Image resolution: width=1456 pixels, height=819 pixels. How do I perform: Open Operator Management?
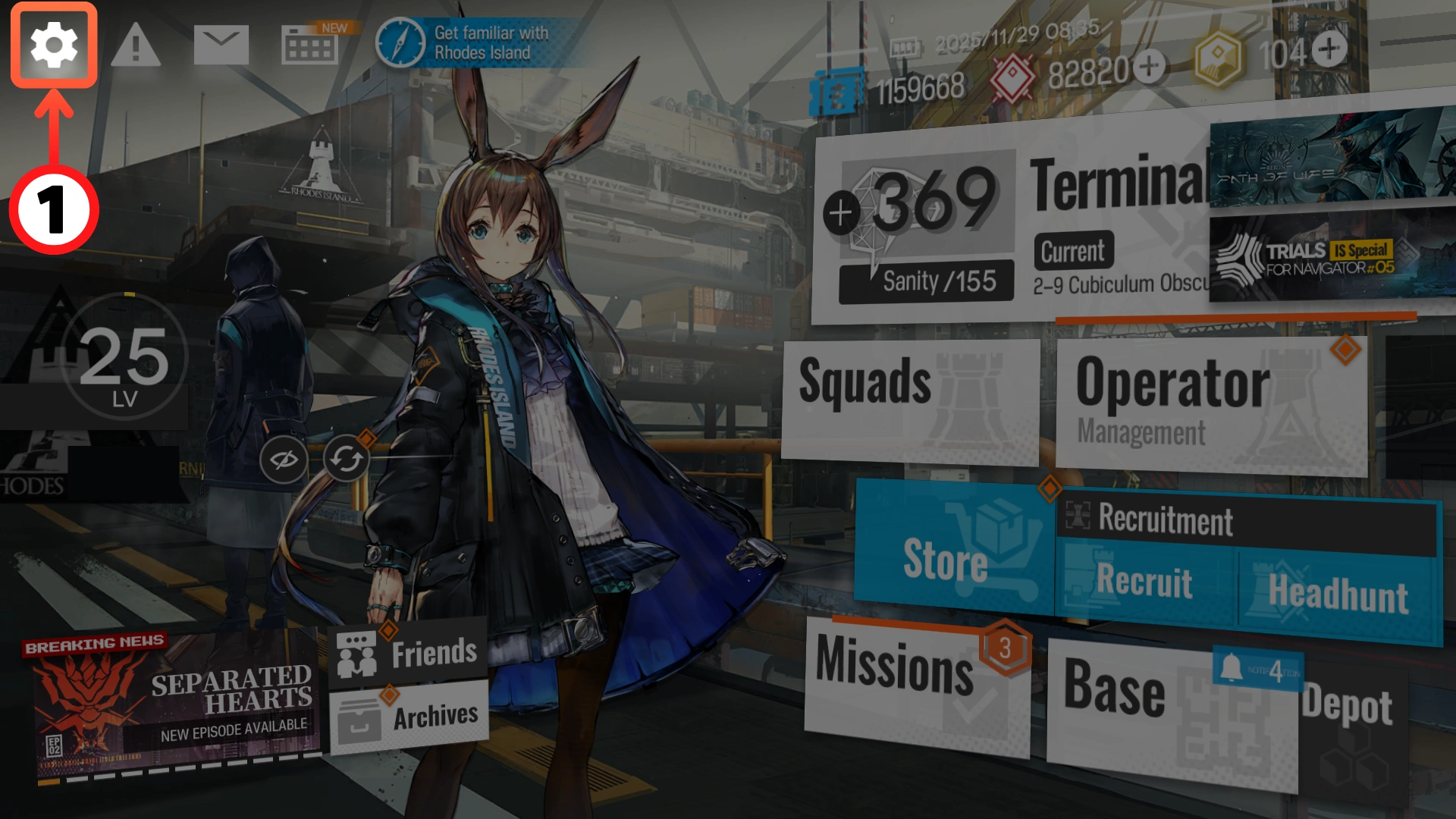[x=1210, y=402]
